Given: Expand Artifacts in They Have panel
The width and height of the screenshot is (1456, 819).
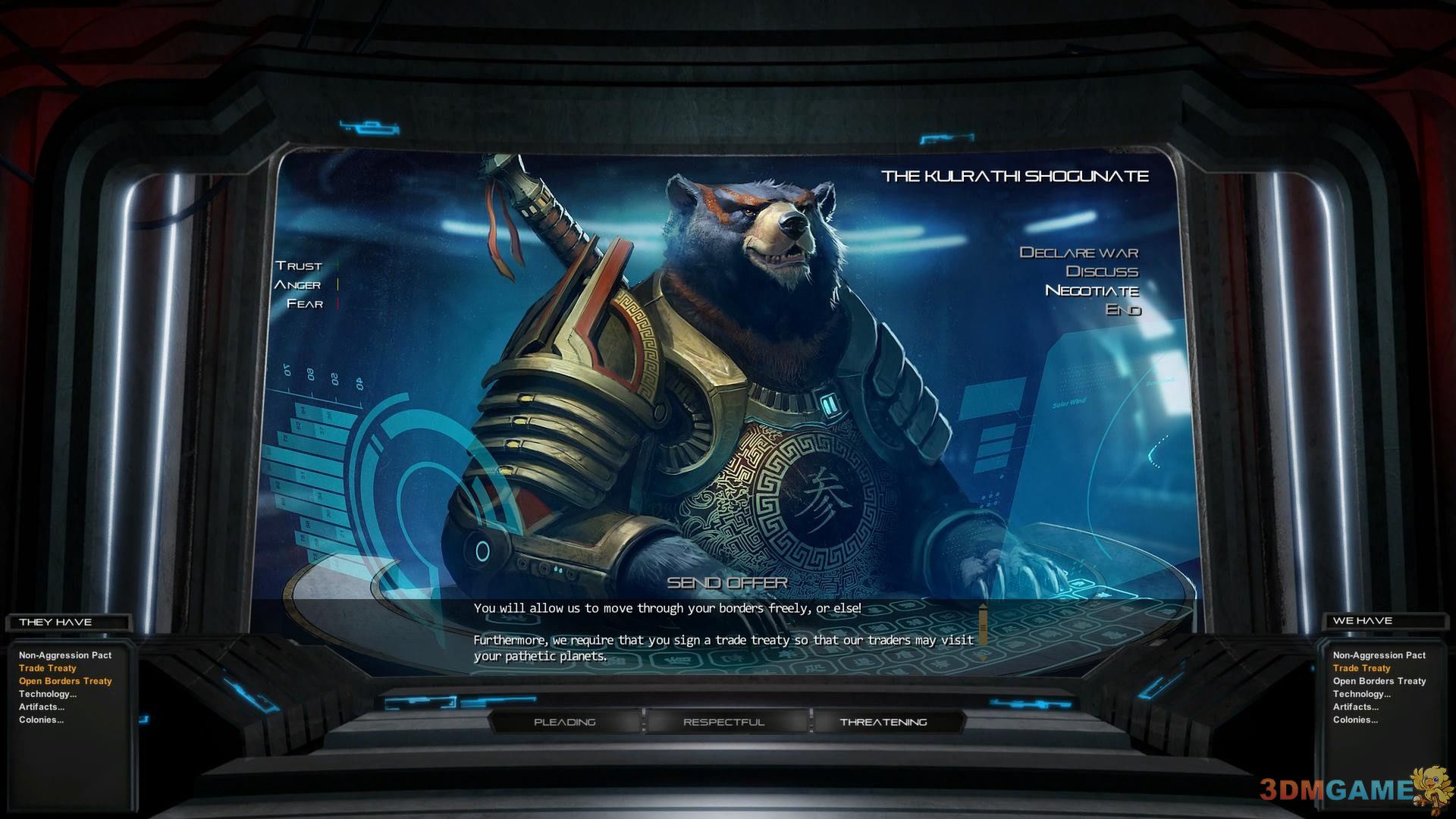Looking at the screenshot, I should [42, 707].
